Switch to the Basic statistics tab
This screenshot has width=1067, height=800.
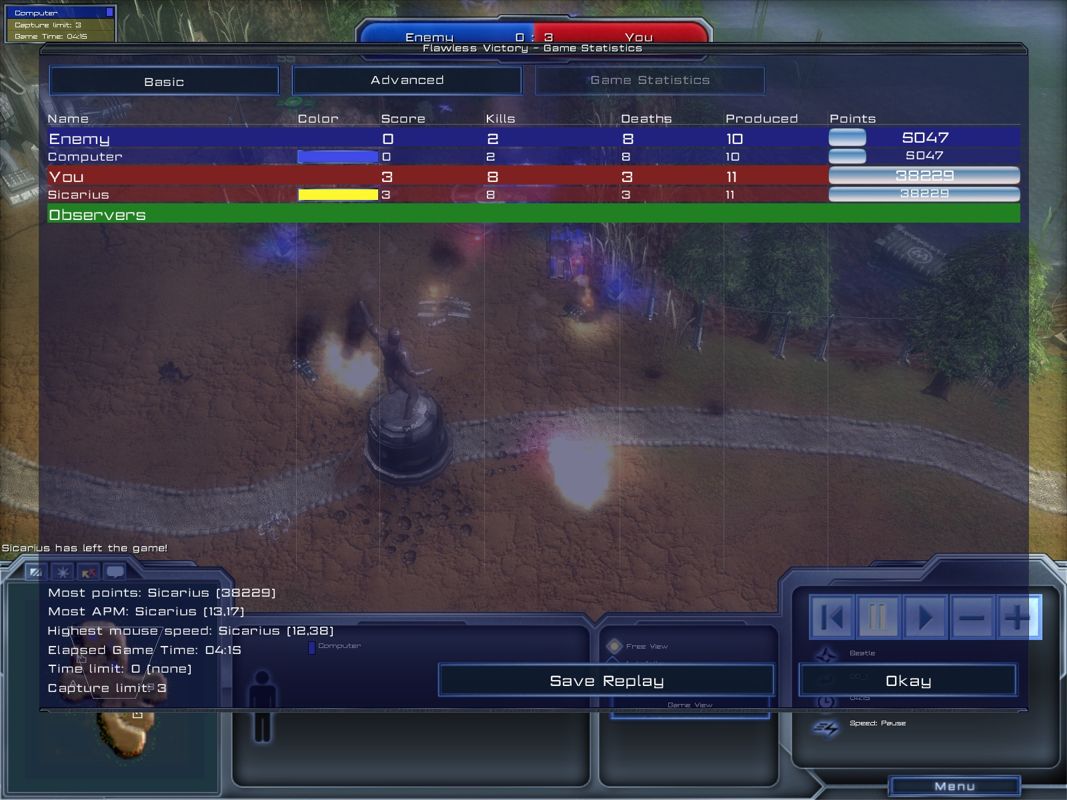click(164, 81)
